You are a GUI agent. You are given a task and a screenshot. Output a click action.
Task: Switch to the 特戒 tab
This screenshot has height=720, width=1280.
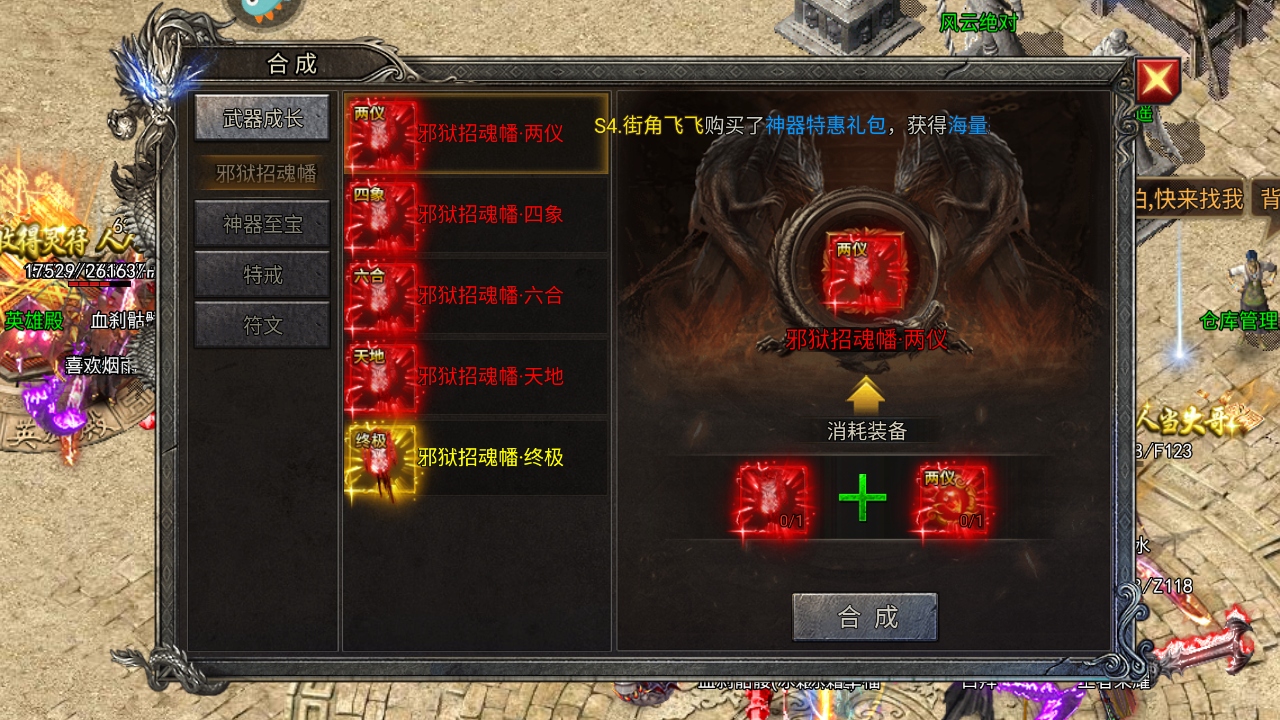pos(263,275)
